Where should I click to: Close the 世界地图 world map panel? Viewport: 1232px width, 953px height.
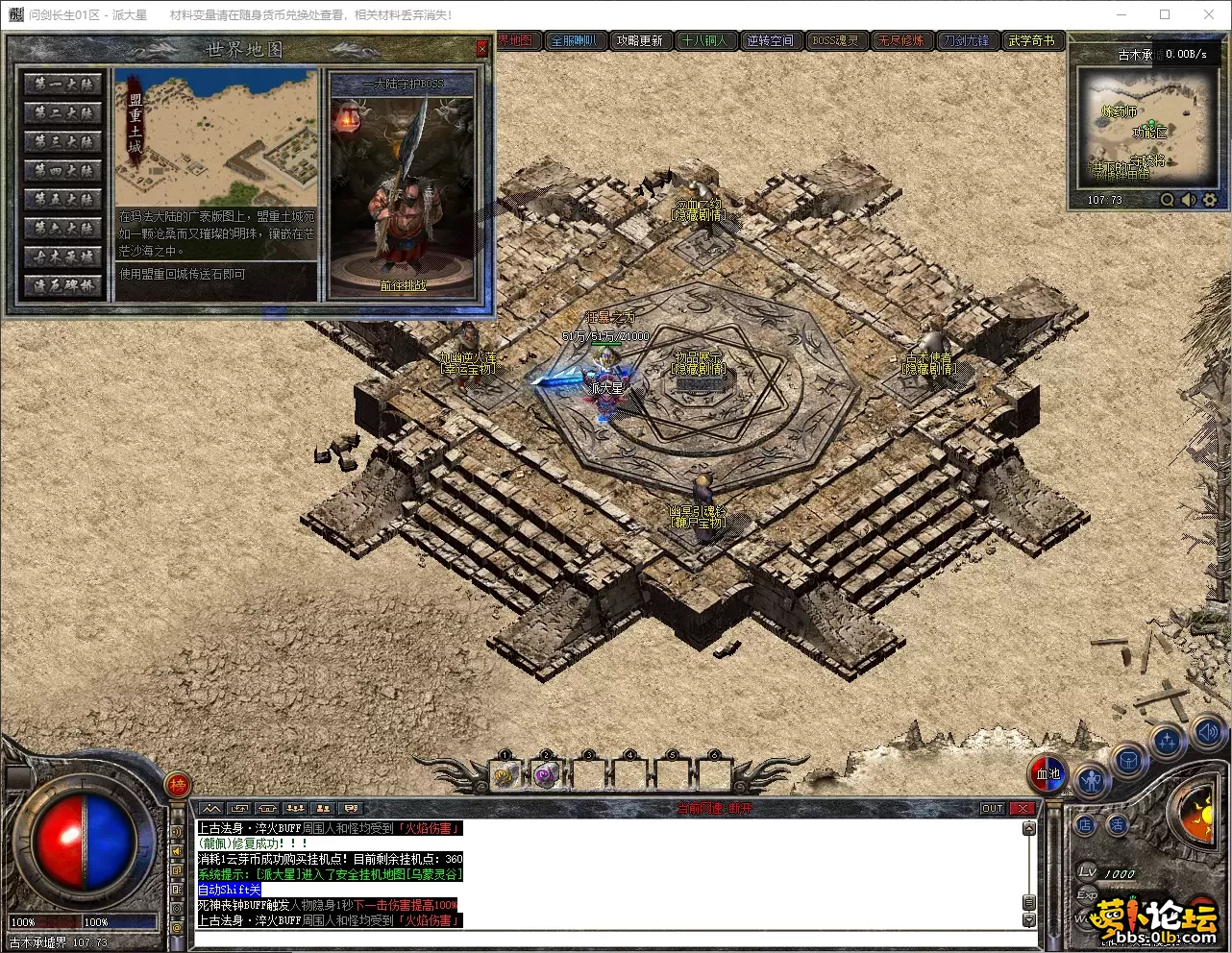click(482, 49)
